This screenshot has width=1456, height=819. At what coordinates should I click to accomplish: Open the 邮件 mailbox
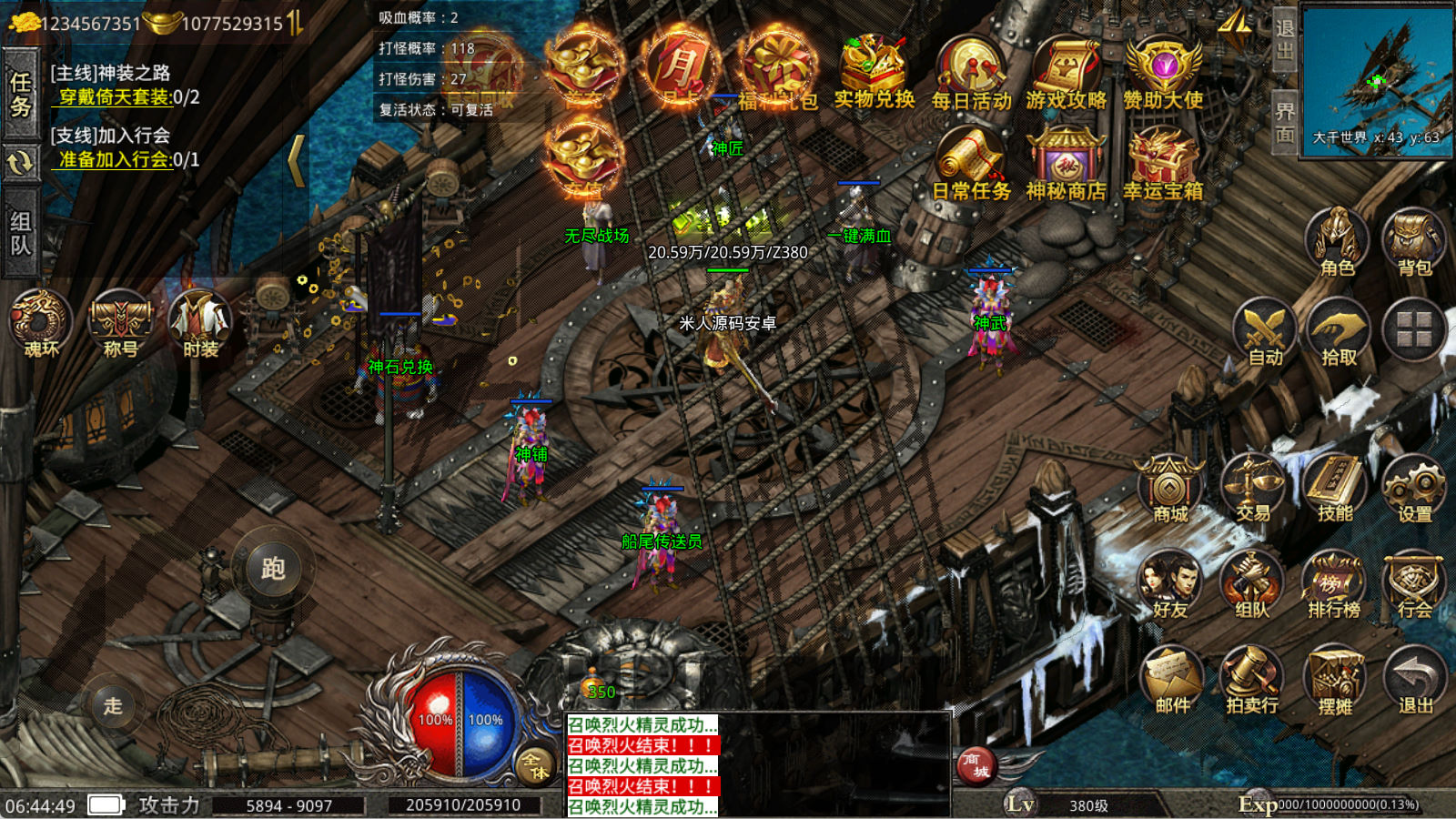tap(1172, 680)
